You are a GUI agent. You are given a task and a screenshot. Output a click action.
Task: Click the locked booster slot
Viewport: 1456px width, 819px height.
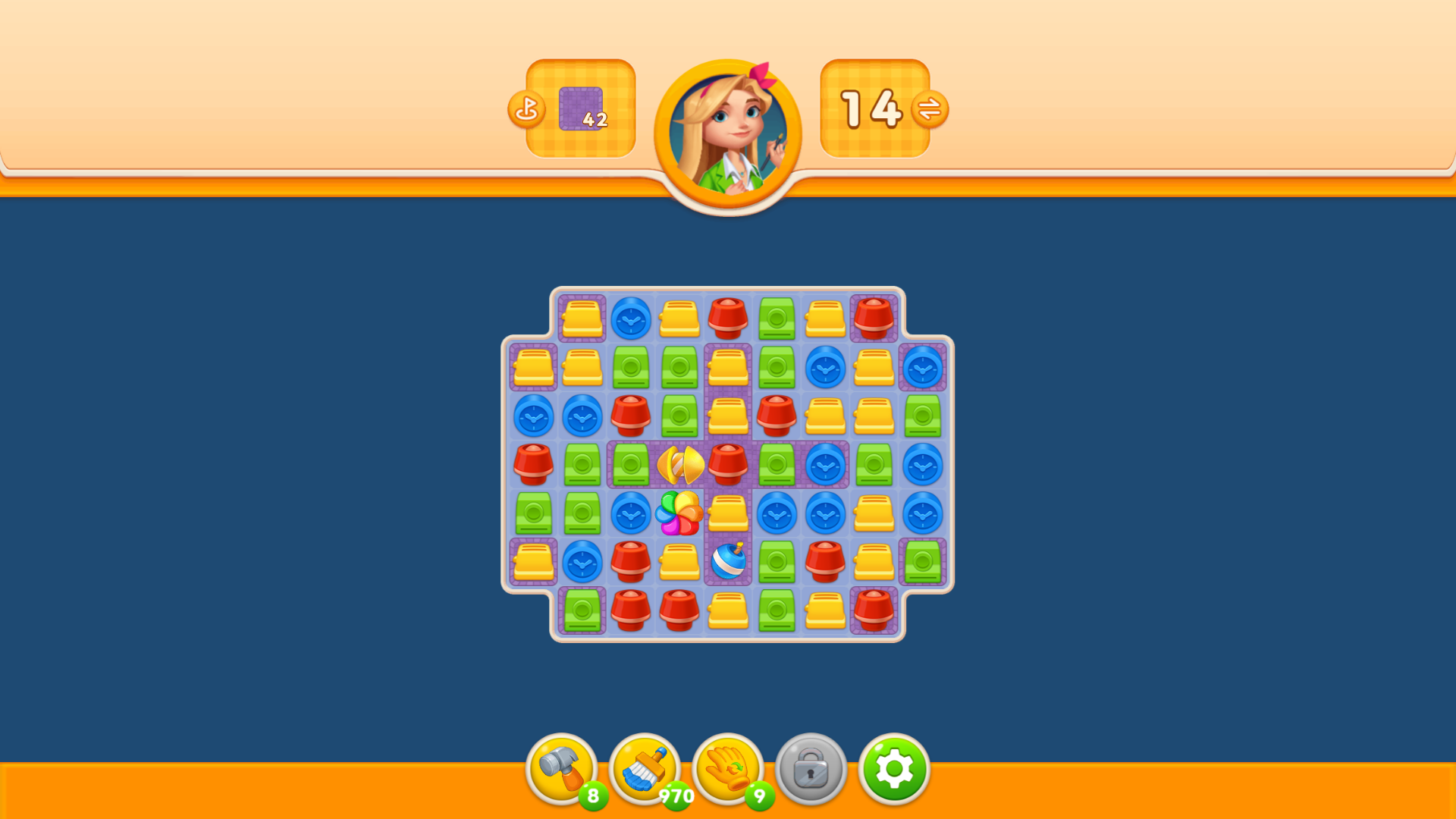point(812,770)
